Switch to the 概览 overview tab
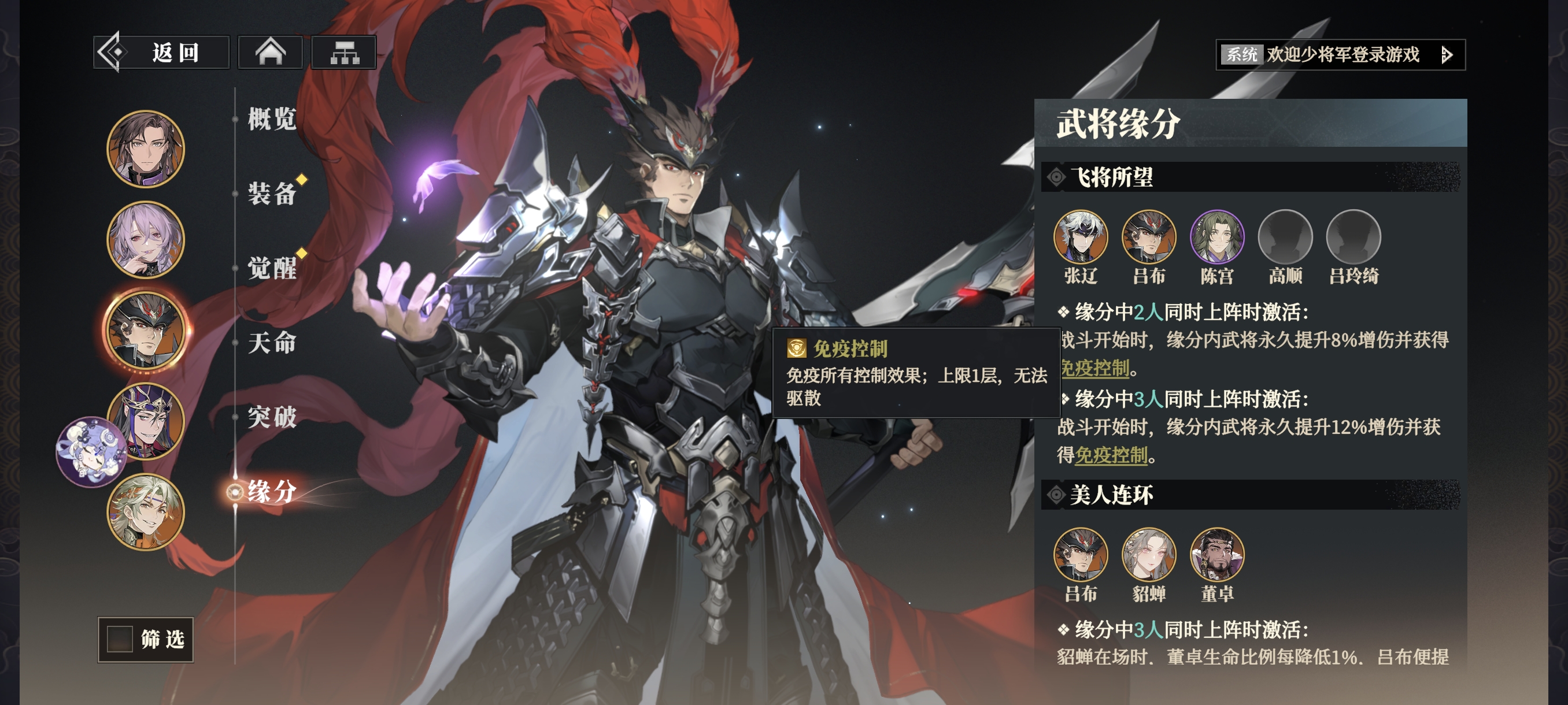 coord(272,118)
